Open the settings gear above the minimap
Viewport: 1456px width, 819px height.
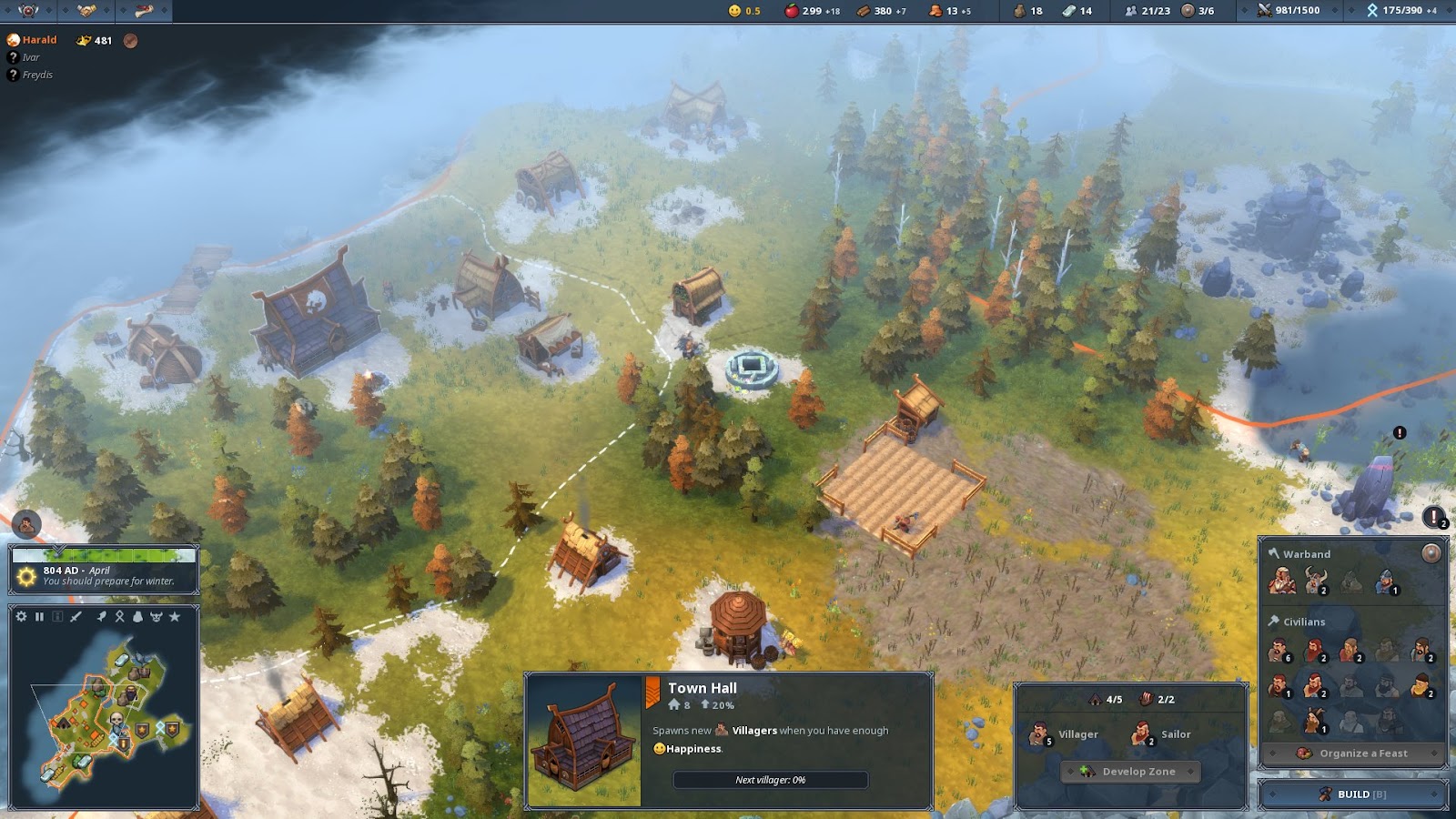pos(22,616)
